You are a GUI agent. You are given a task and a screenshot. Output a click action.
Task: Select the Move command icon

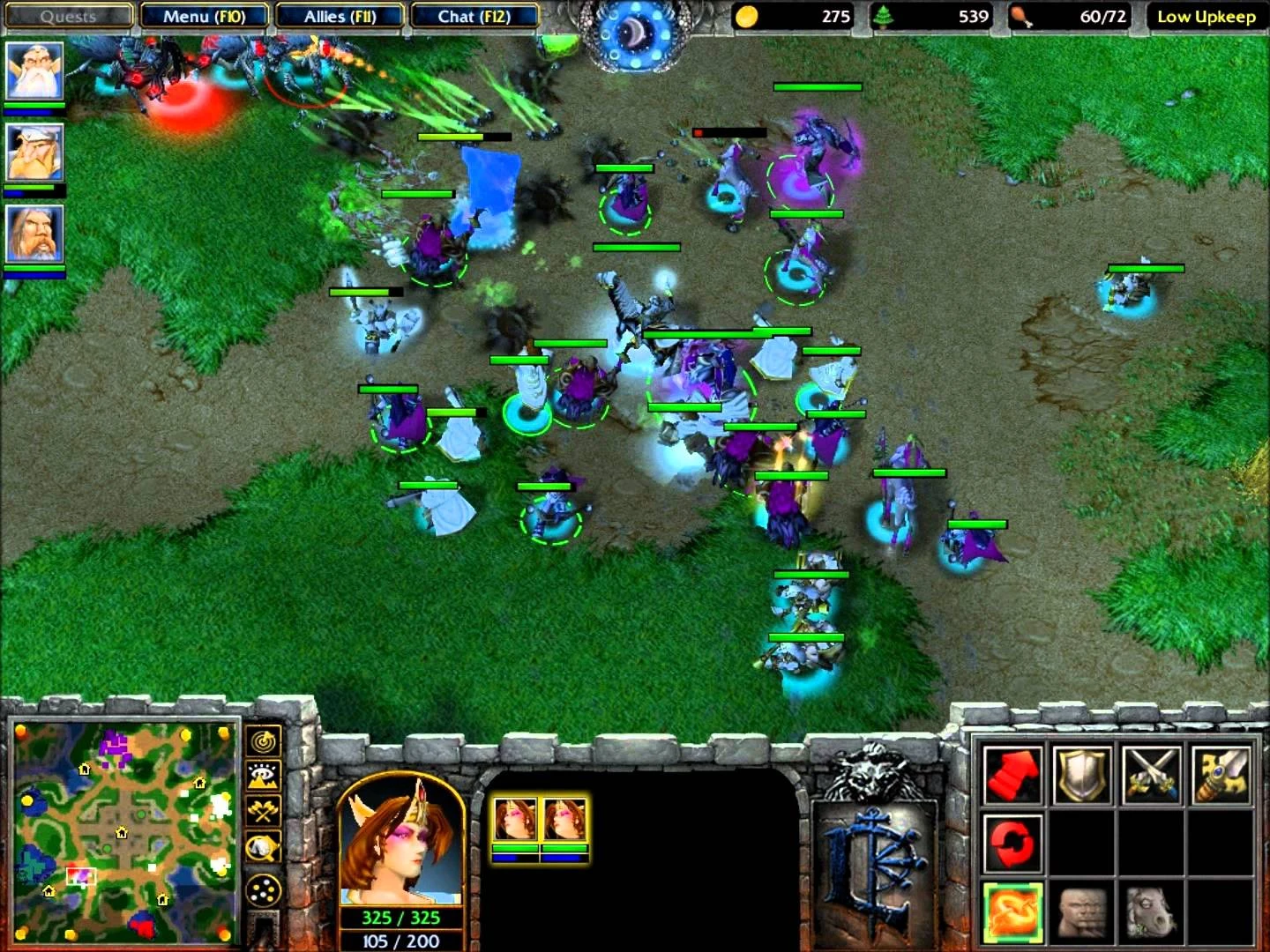click(x=1012, y=776)
